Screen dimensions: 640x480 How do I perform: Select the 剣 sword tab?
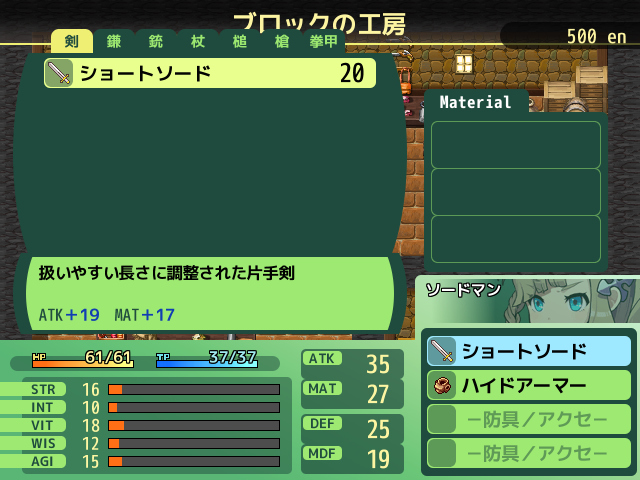pos(72,42)
